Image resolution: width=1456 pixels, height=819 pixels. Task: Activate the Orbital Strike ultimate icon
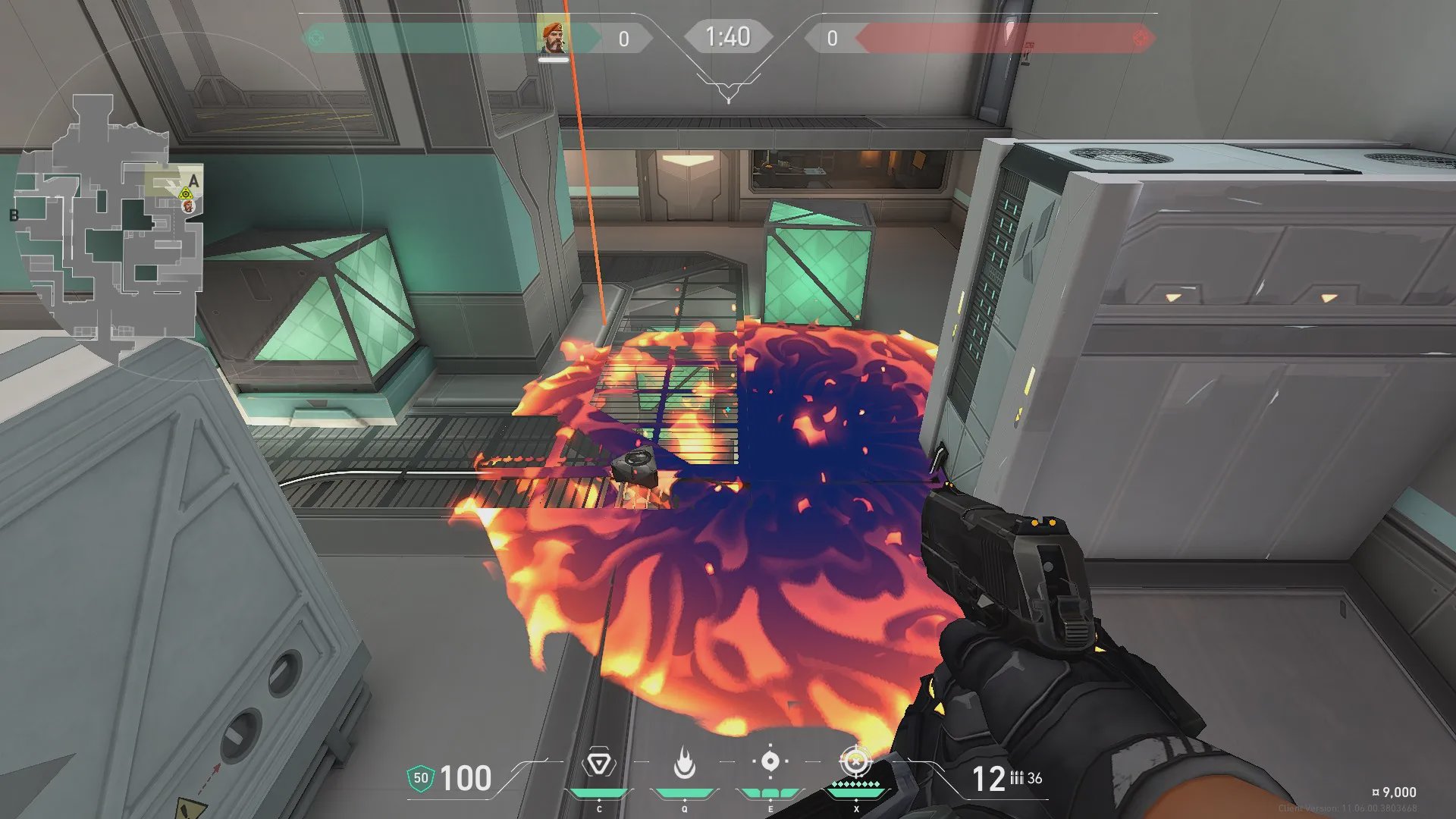tap(855, 761)
